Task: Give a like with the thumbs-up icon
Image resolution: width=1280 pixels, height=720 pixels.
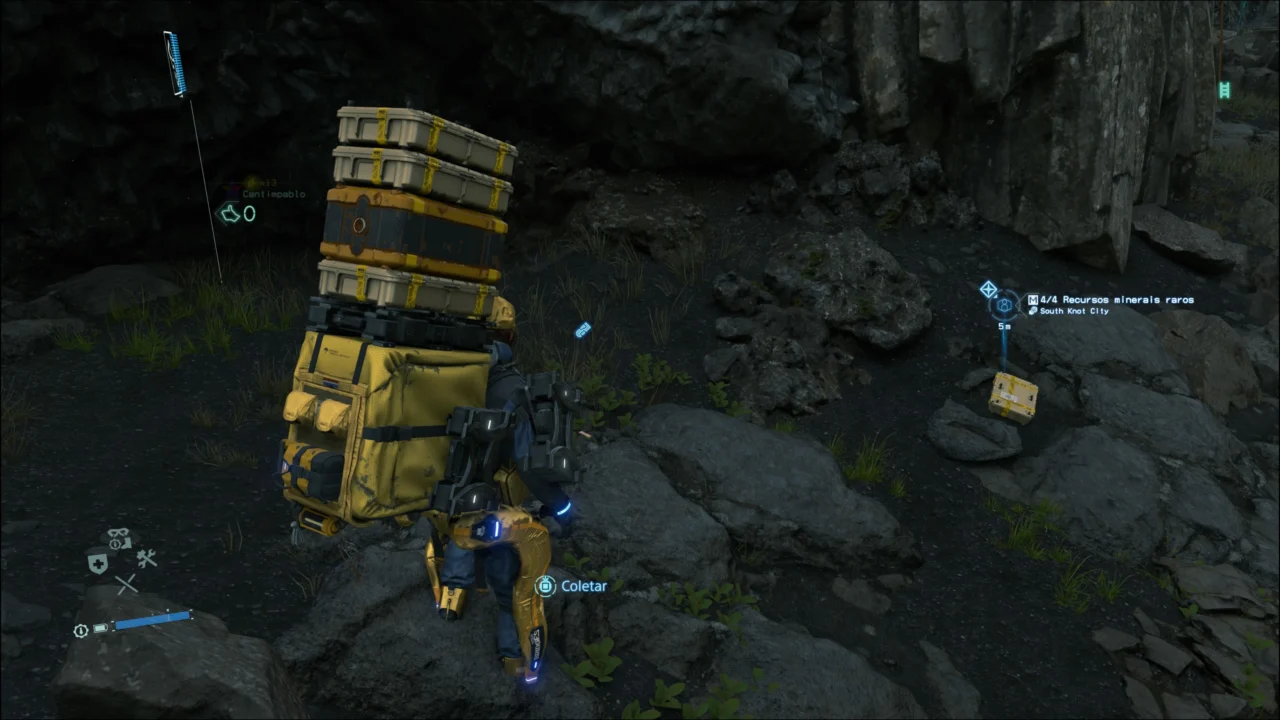Action: (x=231, y=213)
